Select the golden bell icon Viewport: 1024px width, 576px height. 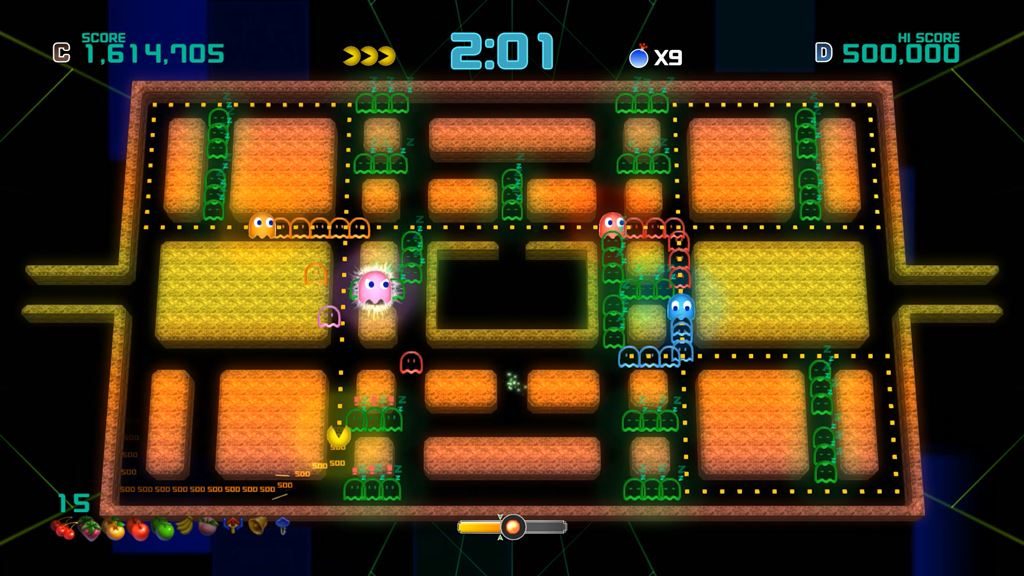[257, 524]
